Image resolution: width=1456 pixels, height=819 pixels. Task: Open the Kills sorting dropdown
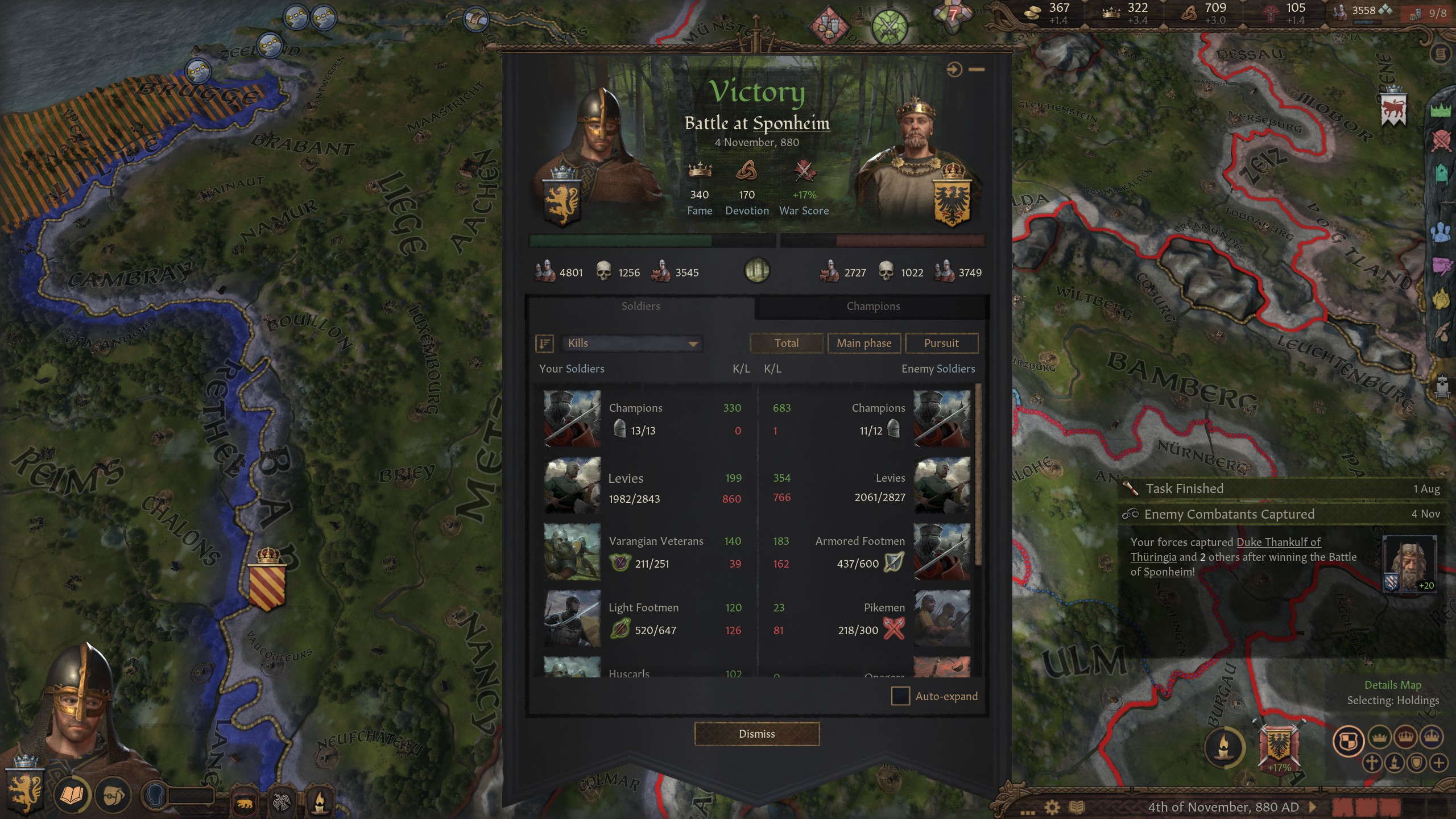[x=631, y=344]
